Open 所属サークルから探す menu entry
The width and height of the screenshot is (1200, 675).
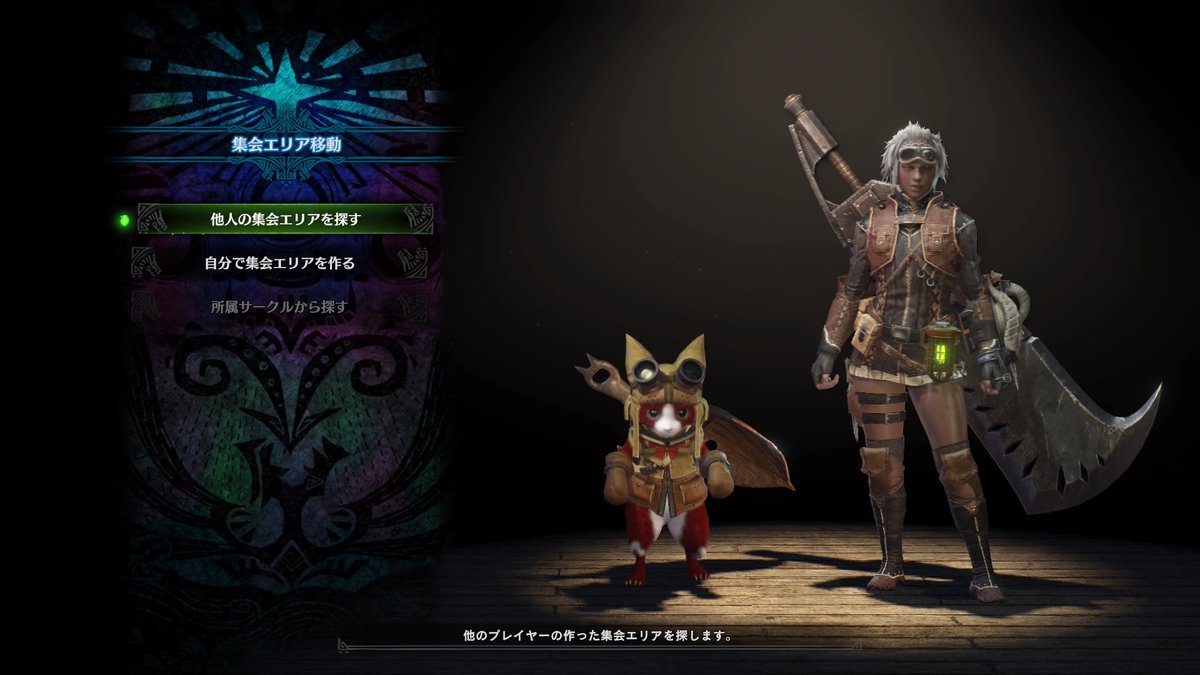(280, 307)
